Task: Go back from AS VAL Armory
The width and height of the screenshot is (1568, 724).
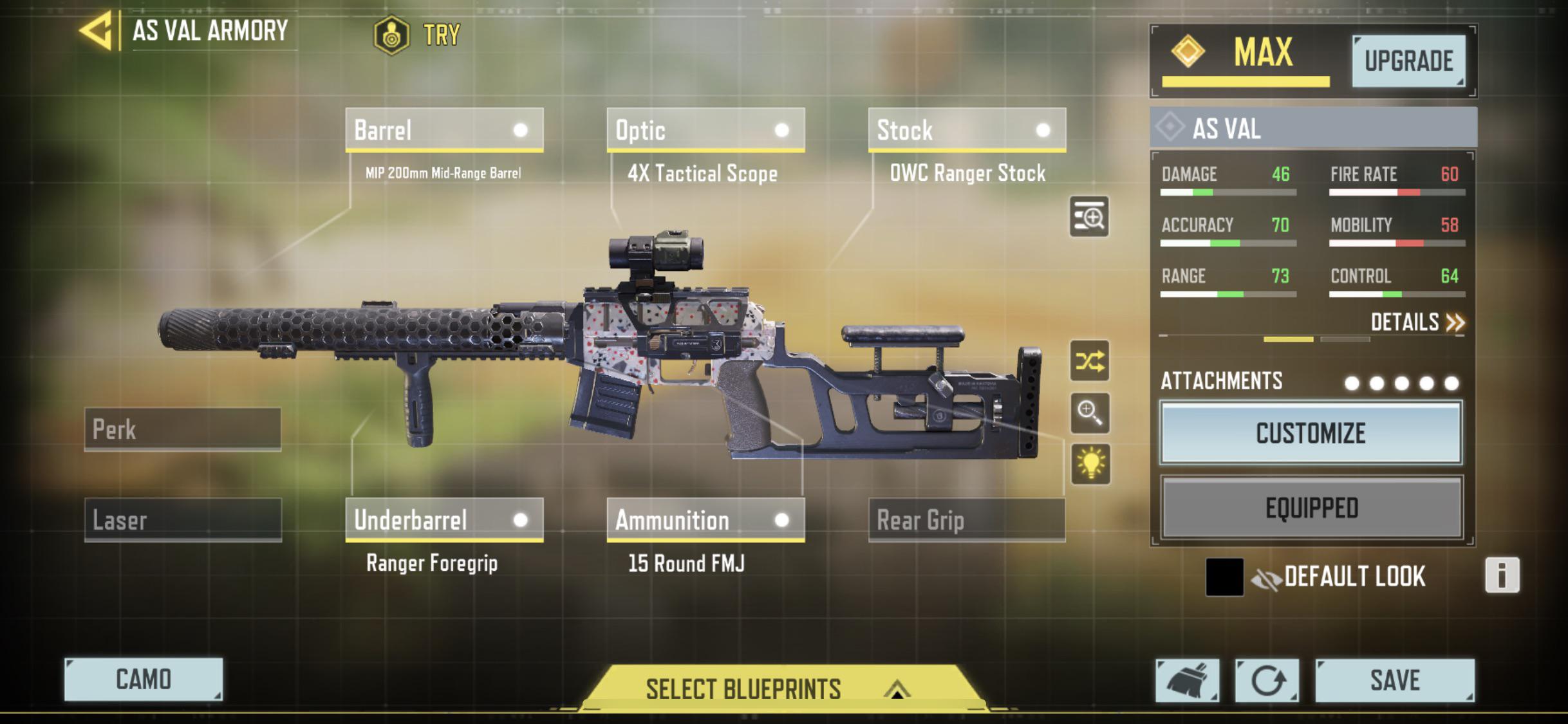Action: point(97,31)
